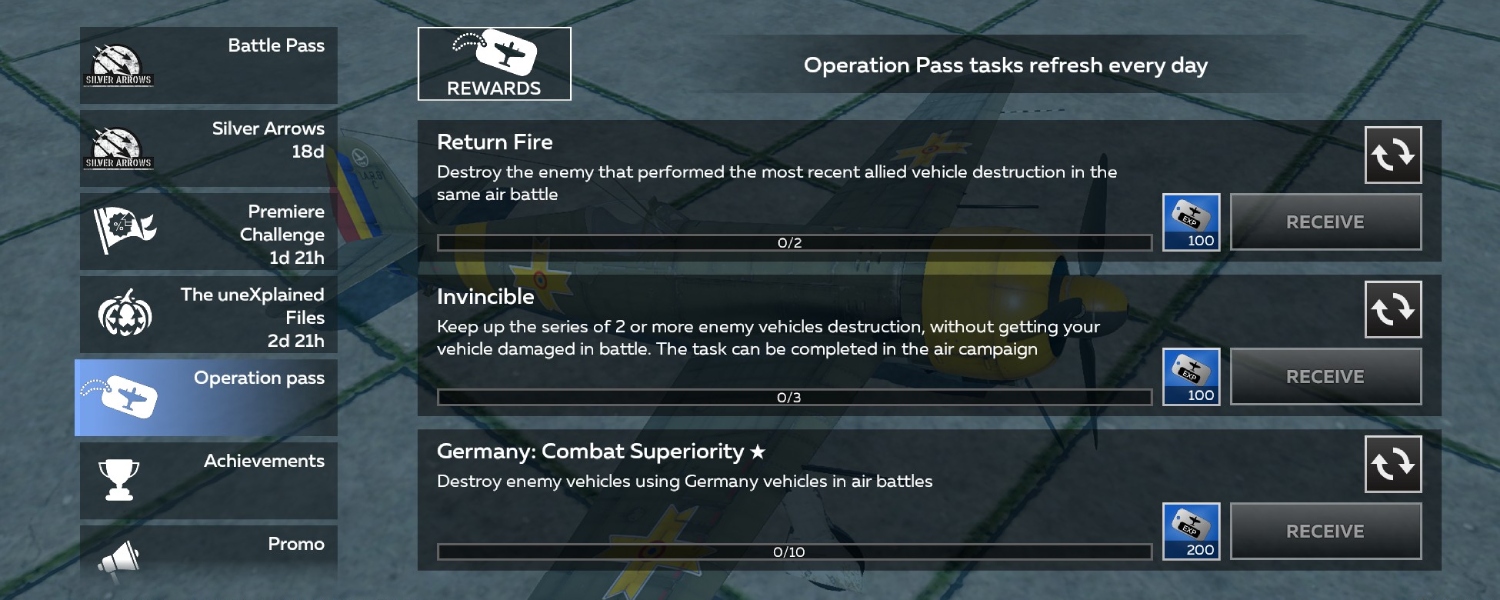The height and width of the screenshot is (600, 1500).
Task: Receive the Return Fire task reward
Action: (1325, 222)
